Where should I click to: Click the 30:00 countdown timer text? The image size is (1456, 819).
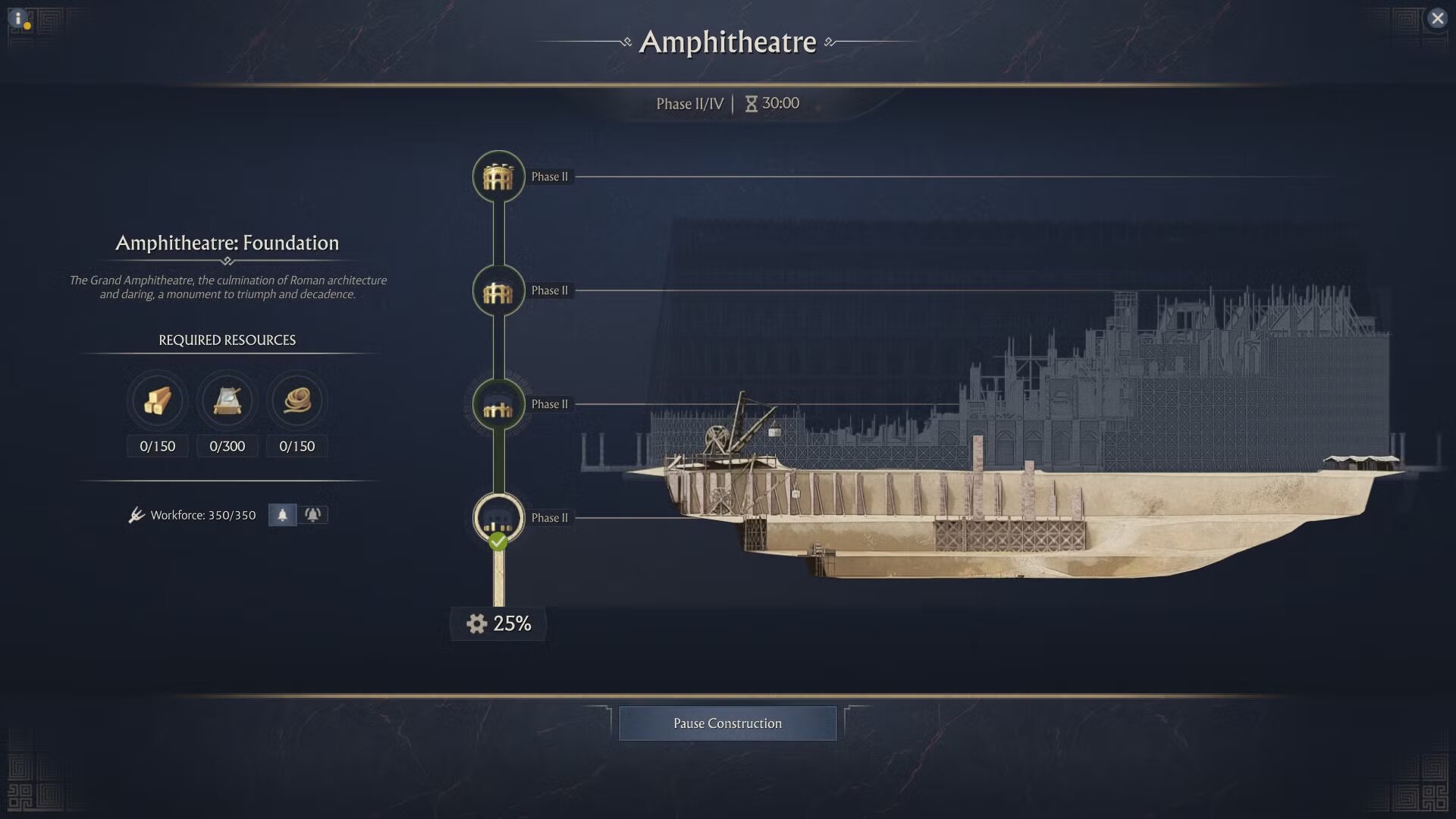781,103
